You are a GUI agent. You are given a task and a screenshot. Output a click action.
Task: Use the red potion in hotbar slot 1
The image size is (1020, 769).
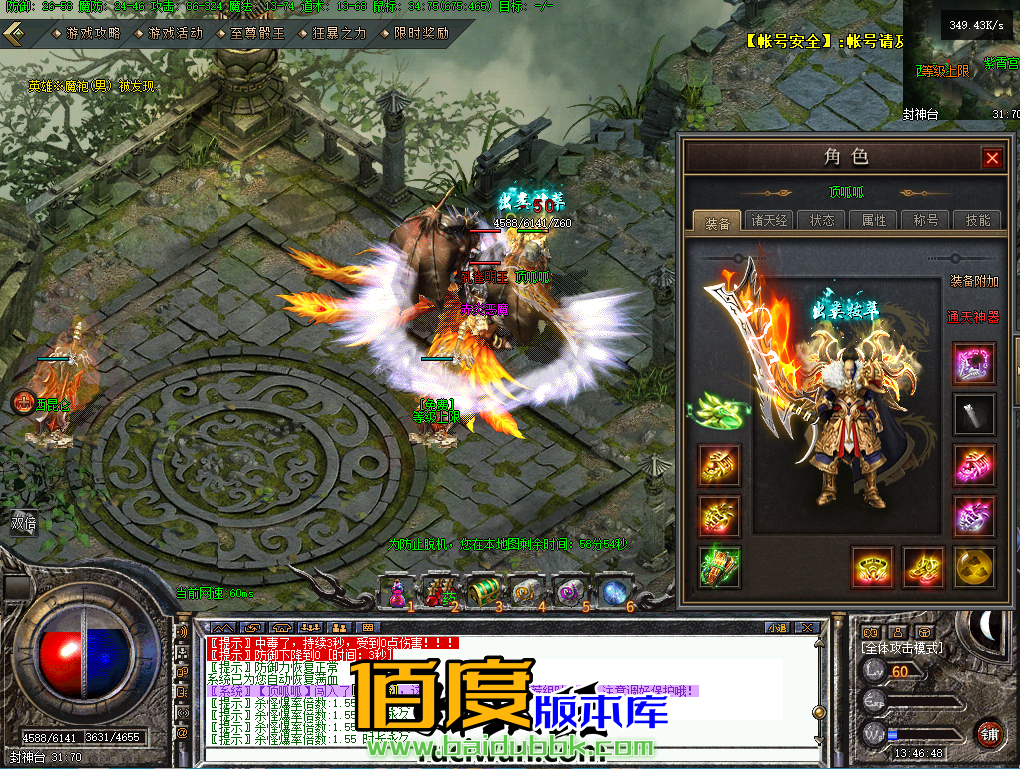[396, 592]
